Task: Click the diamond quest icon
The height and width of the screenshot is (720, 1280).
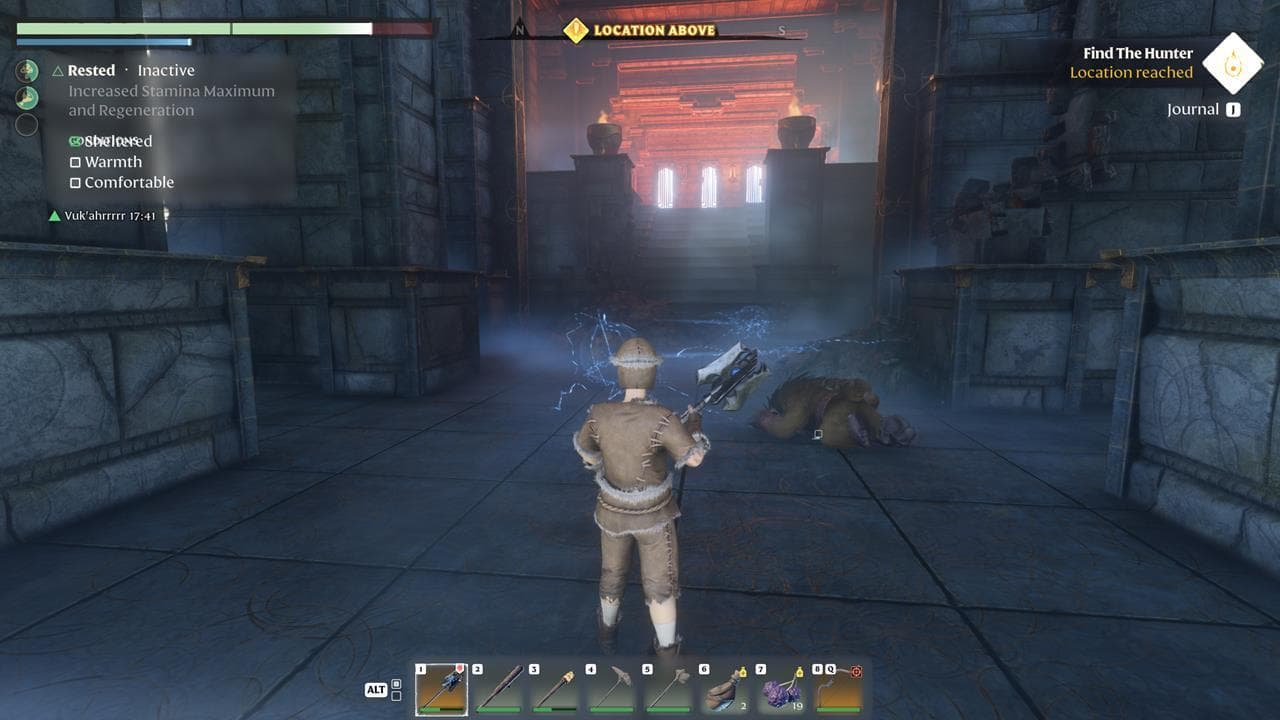Action: click(1232, 62)
